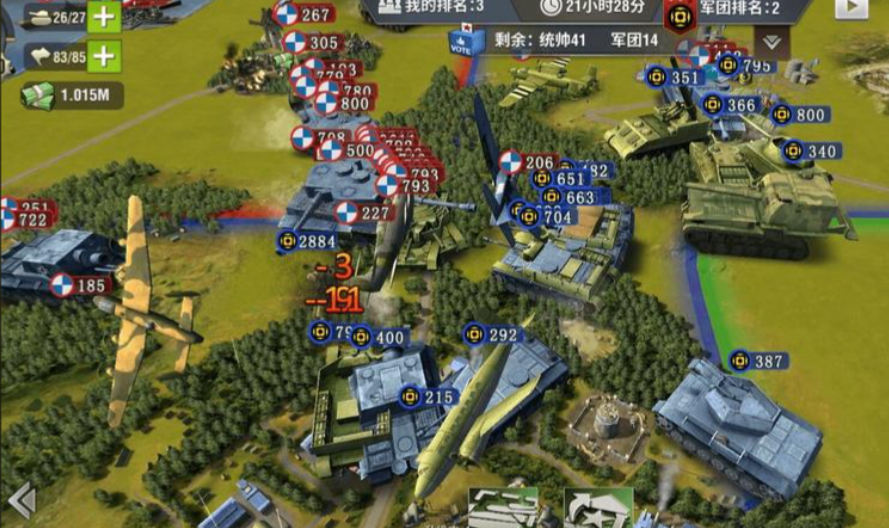Target the enemy unit marked 227
This screenshot has height=528, width=889.
[x=363, y=212]
